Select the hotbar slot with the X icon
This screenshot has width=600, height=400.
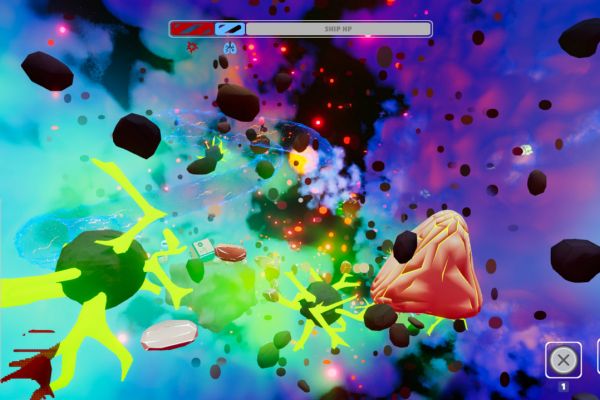pos(563,360)
